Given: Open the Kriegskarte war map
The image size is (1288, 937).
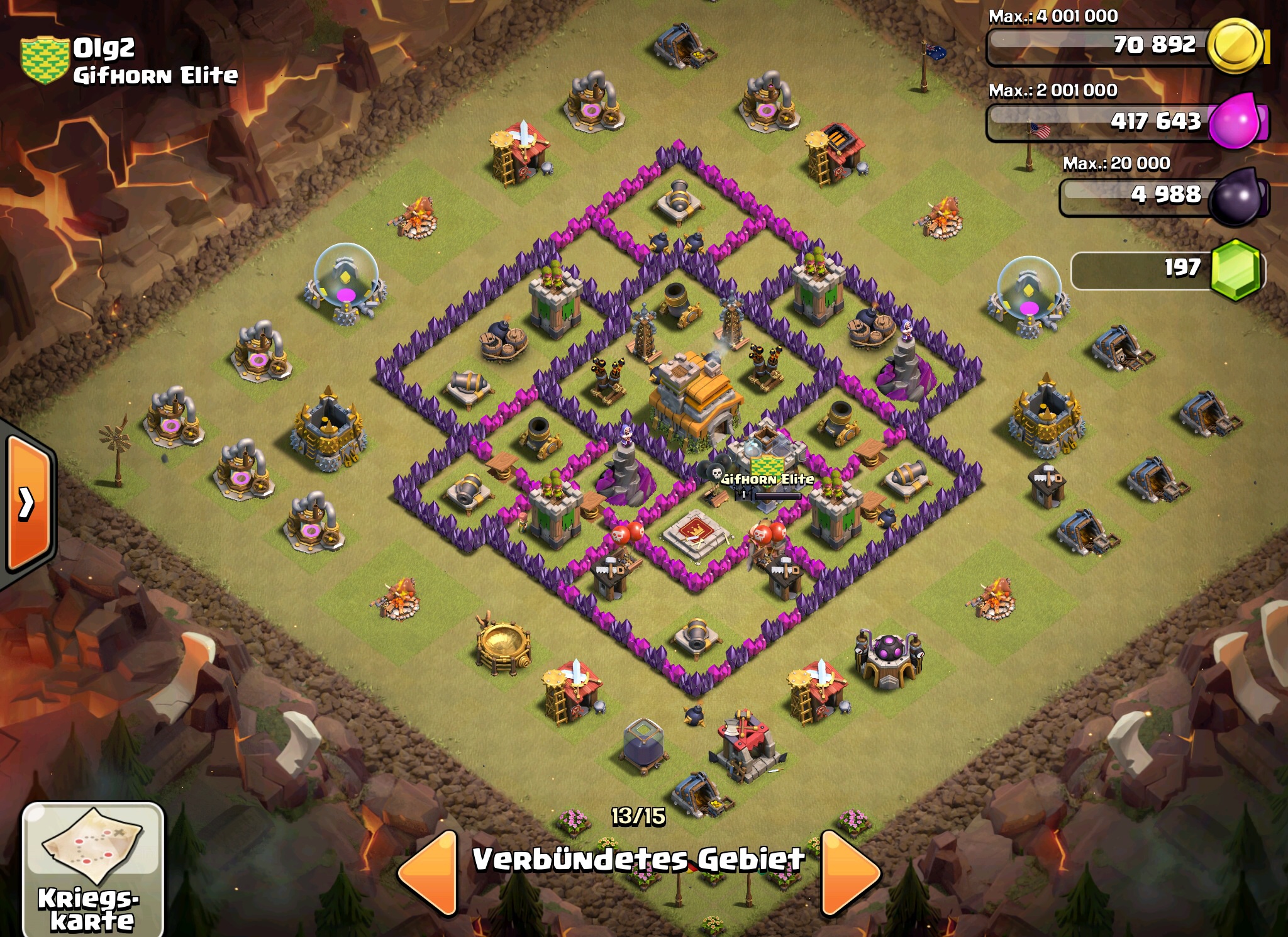Looking at the screenshot, I should pyautogui.click(x=92, y=870).
